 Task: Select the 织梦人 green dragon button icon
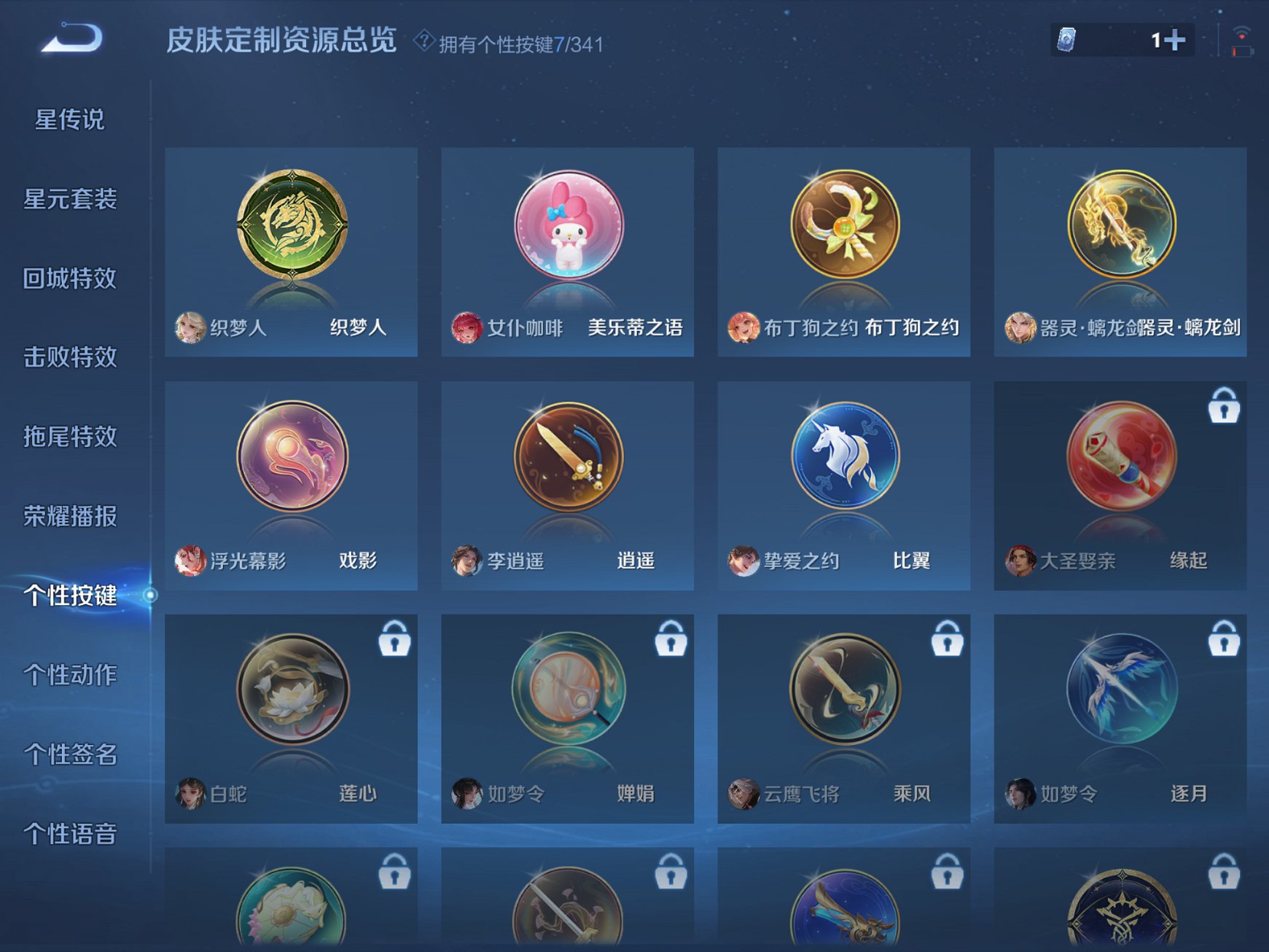(x=290, y=225)
